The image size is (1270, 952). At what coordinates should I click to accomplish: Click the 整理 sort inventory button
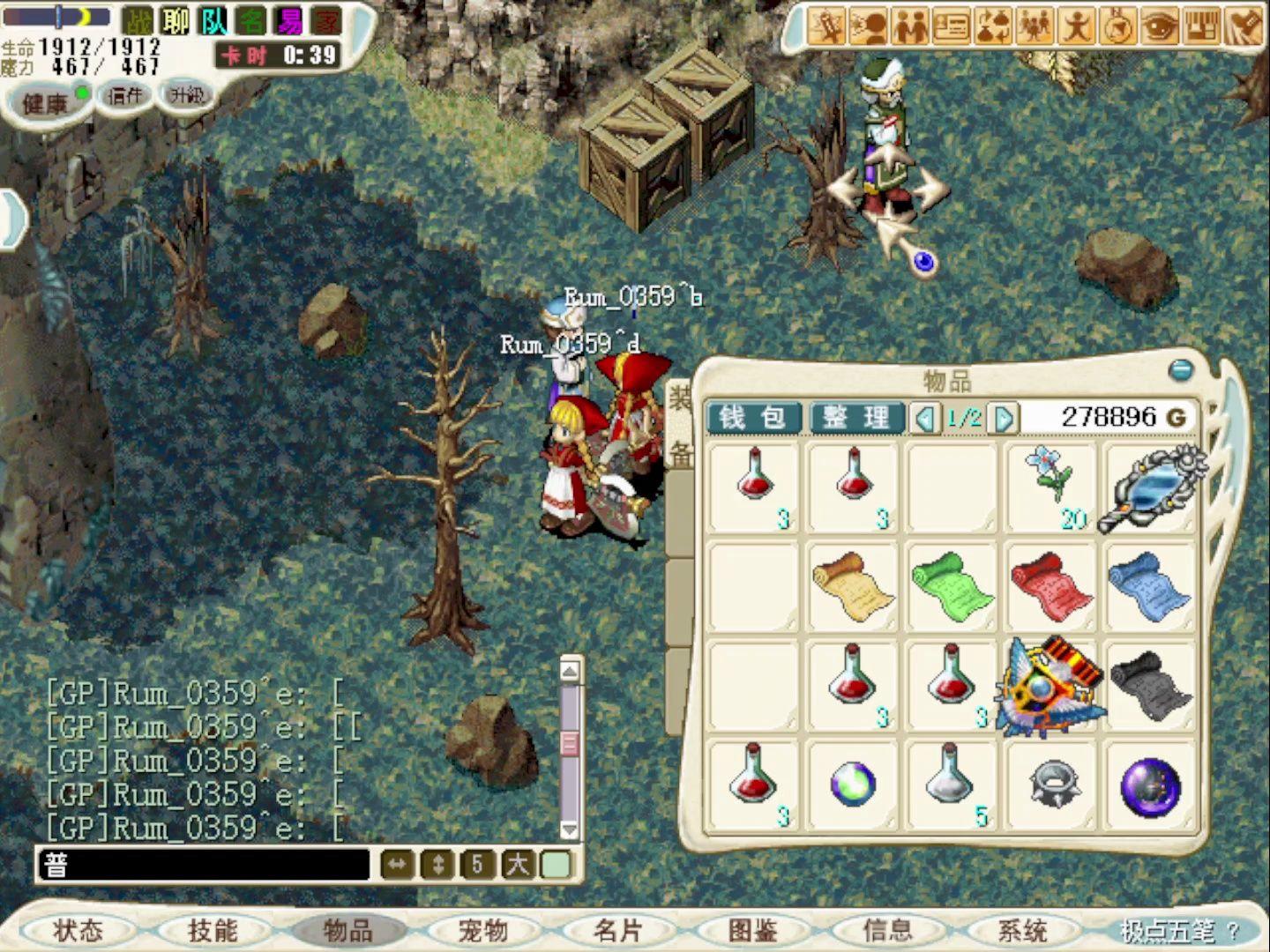tap(856, 418)
